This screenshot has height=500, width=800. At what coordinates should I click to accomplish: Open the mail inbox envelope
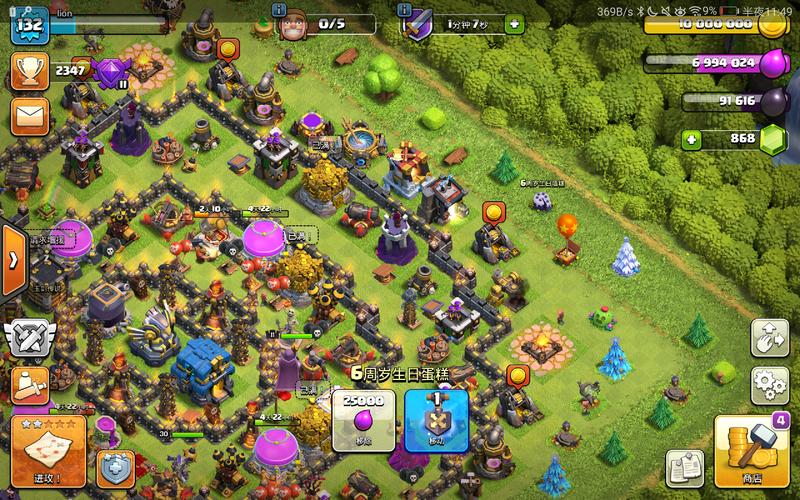(x=28, y=116)
